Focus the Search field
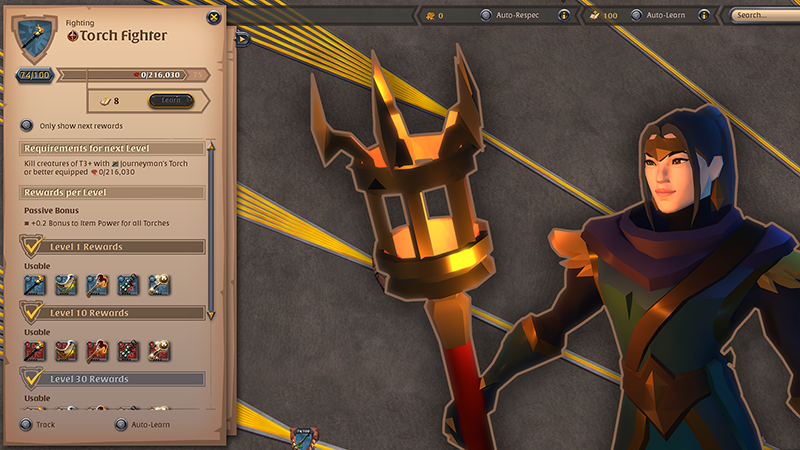 click(x=764, y=15)
